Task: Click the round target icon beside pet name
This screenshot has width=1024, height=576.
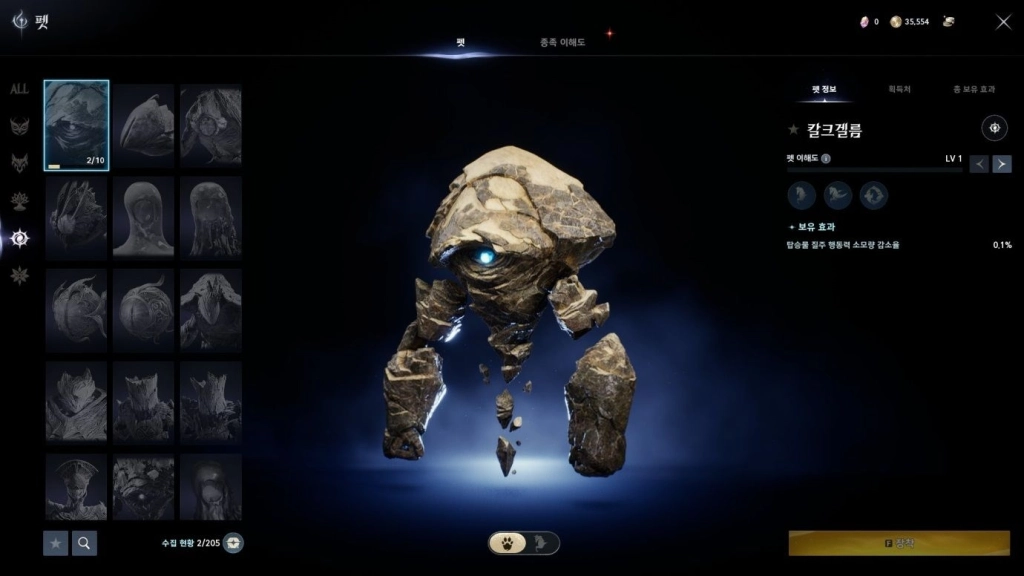Action: [x=995, y=128]
